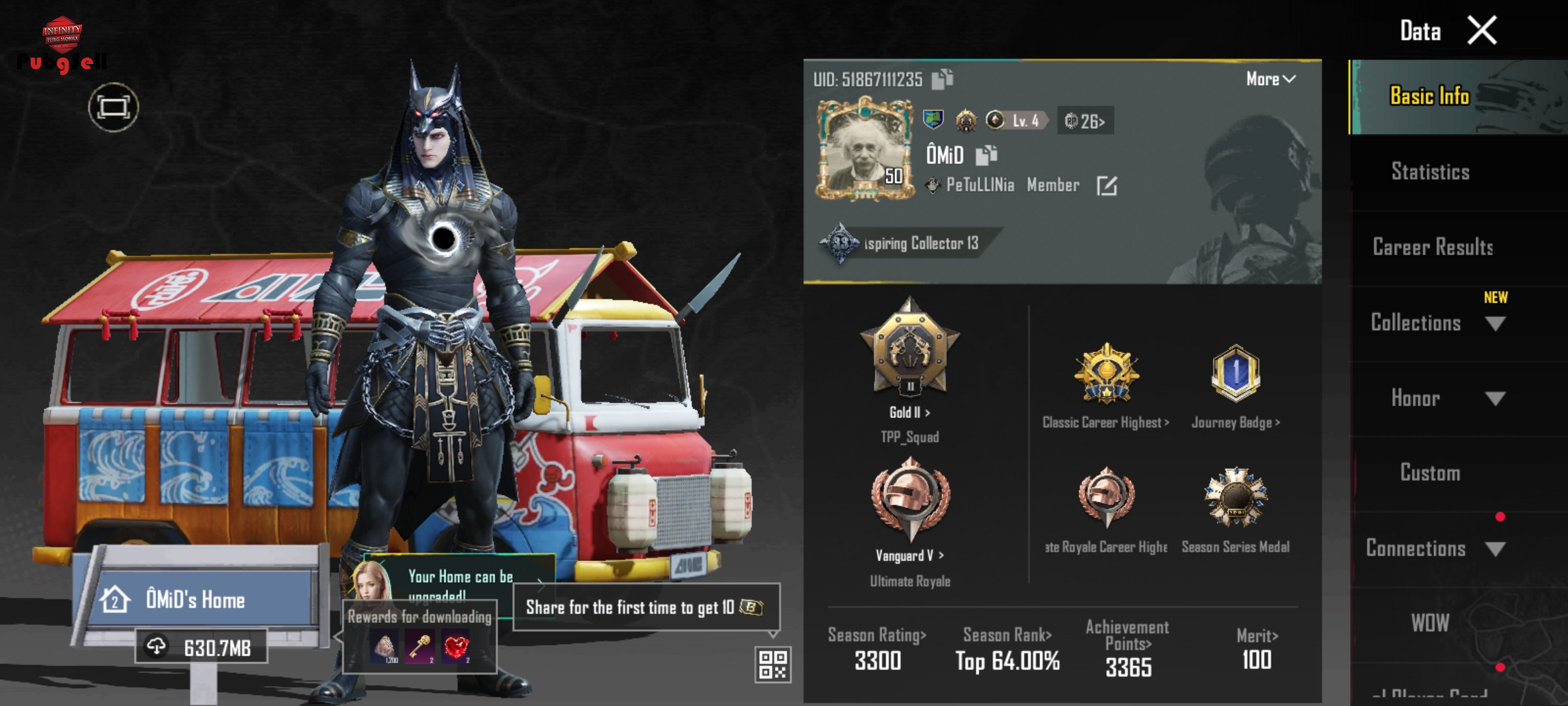Open the More dropdown on the profile card
This screenshot has height=706, width=1568.
pyautogui.click(x=1270, y=79)
